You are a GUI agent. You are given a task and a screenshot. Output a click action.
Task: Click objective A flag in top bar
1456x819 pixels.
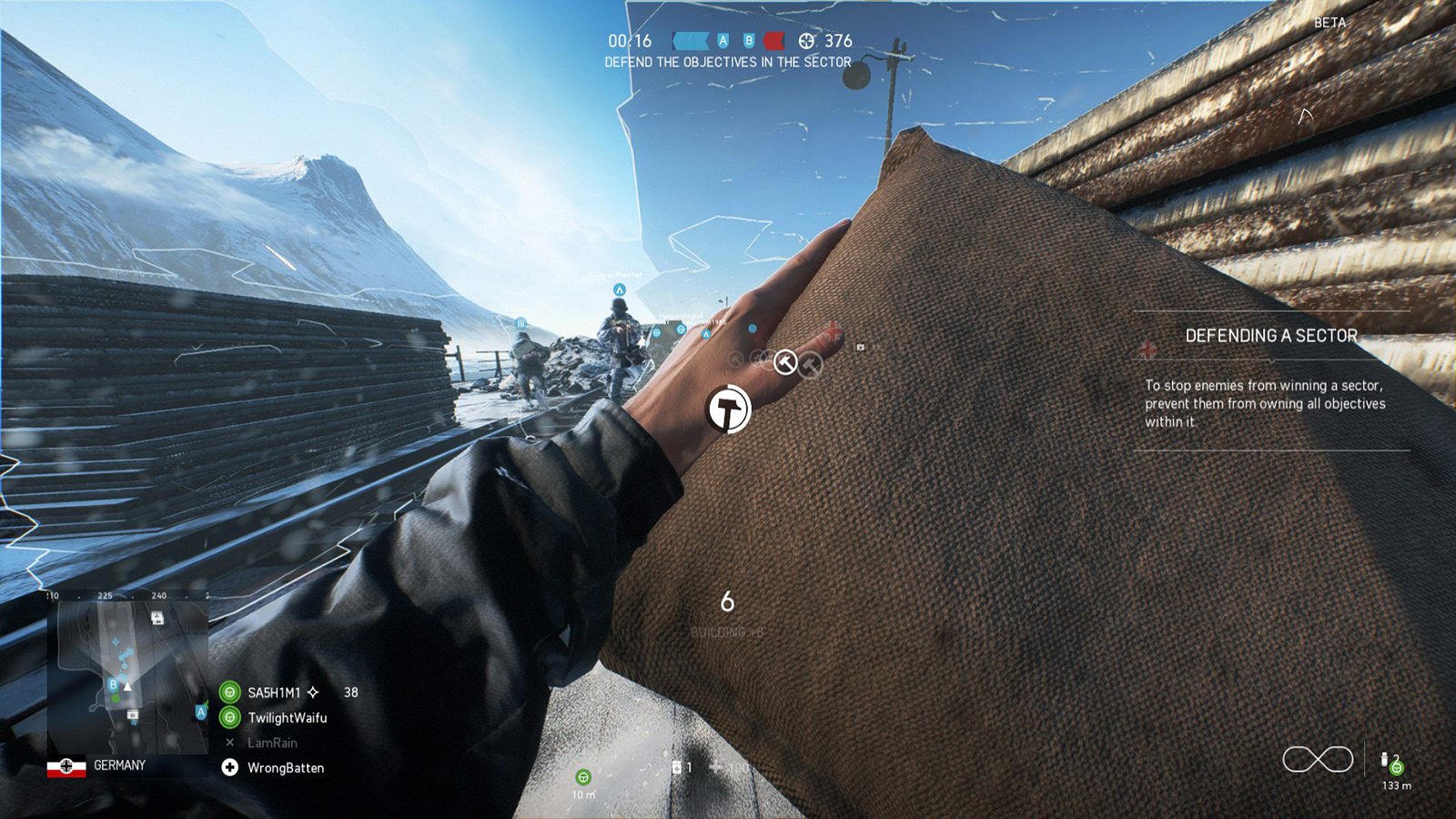click(723, 41)
